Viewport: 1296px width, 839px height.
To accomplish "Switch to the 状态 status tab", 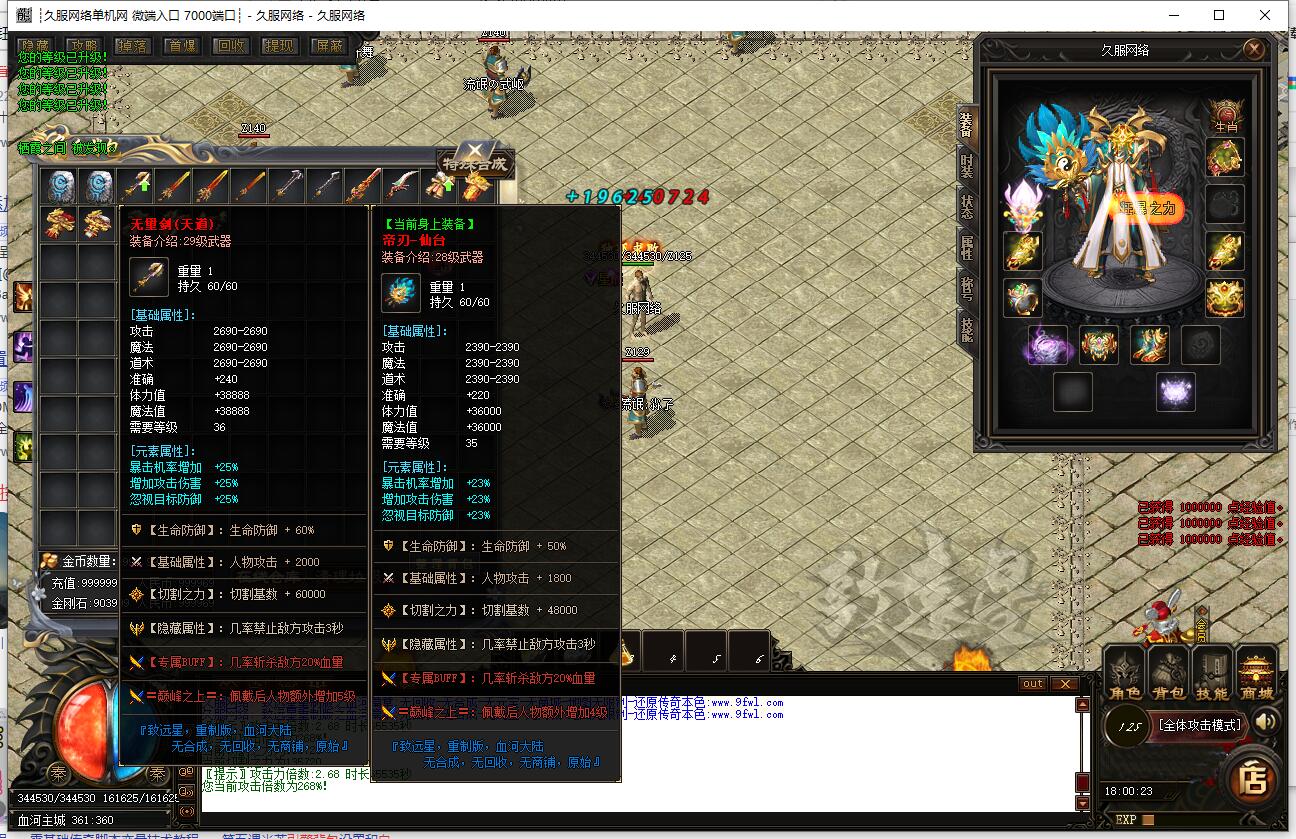I will point(967,205).
